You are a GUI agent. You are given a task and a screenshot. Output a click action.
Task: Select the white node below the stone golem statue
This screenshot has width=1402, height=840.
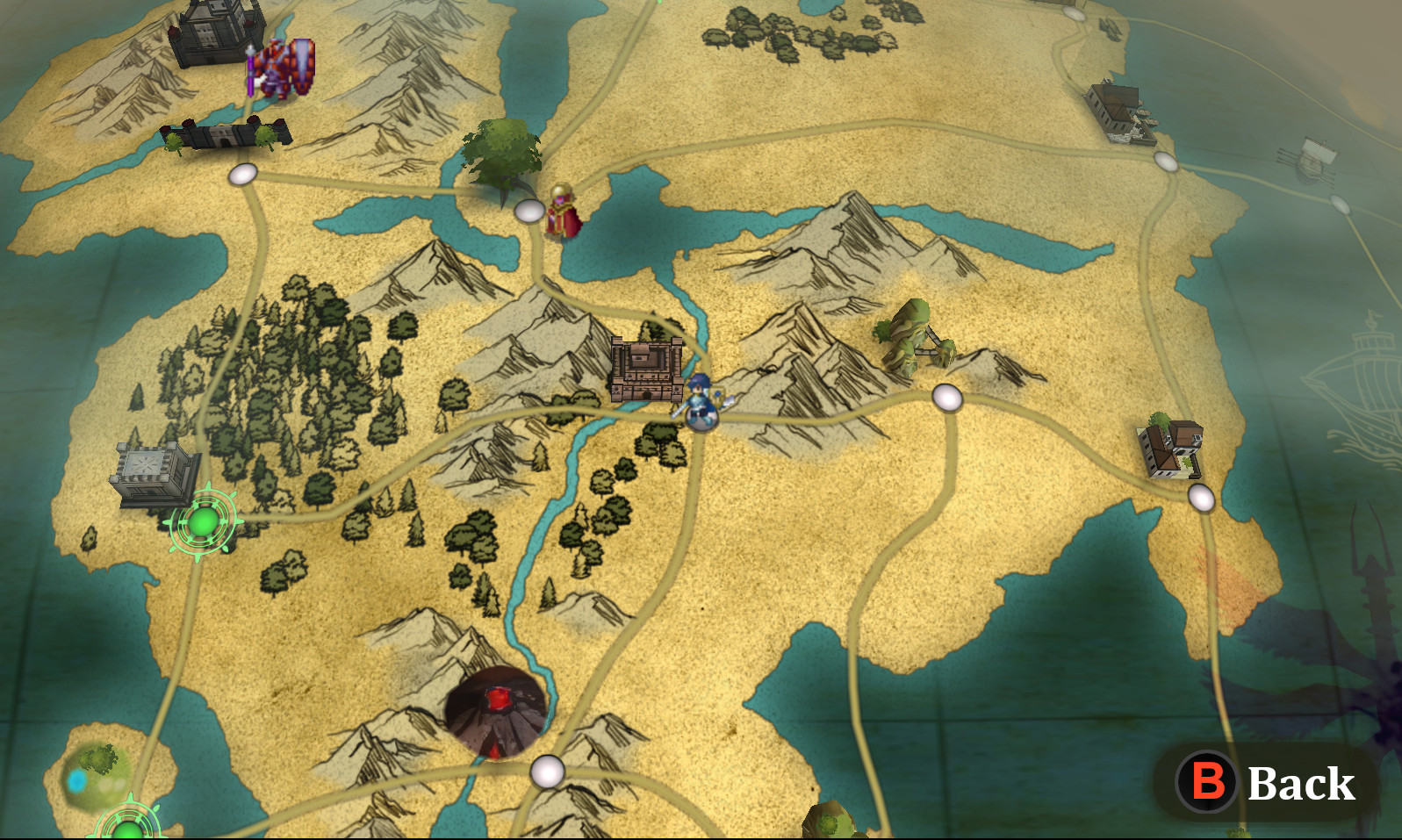click(946, 398)
